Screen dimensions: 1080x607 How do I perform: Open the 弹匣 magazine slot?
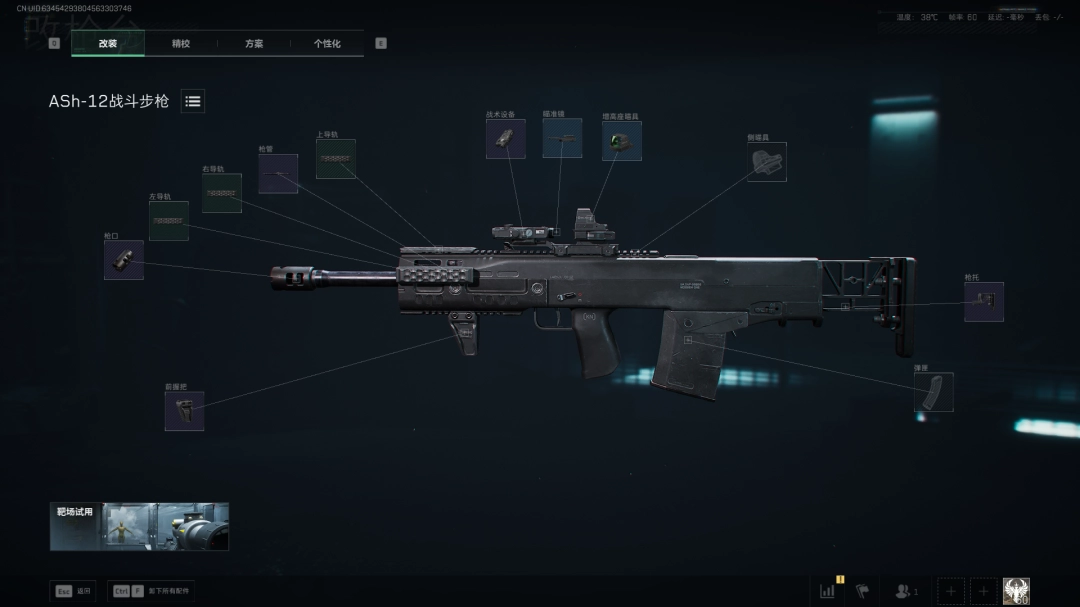(934, 392)
